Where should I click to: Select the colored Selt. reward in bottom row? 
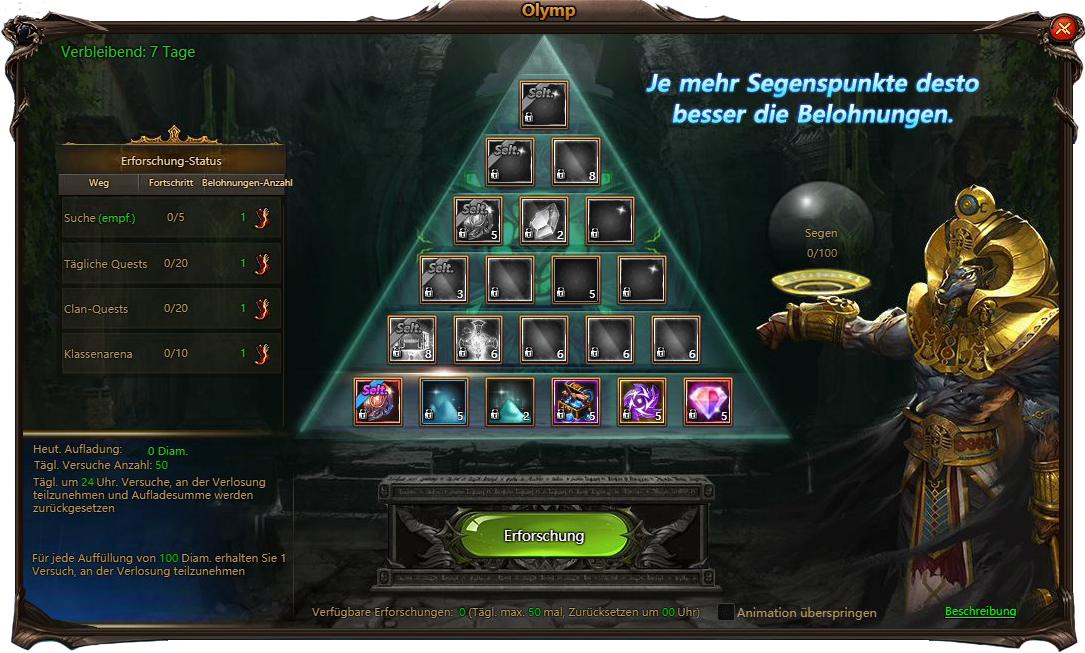coord(378,401)
